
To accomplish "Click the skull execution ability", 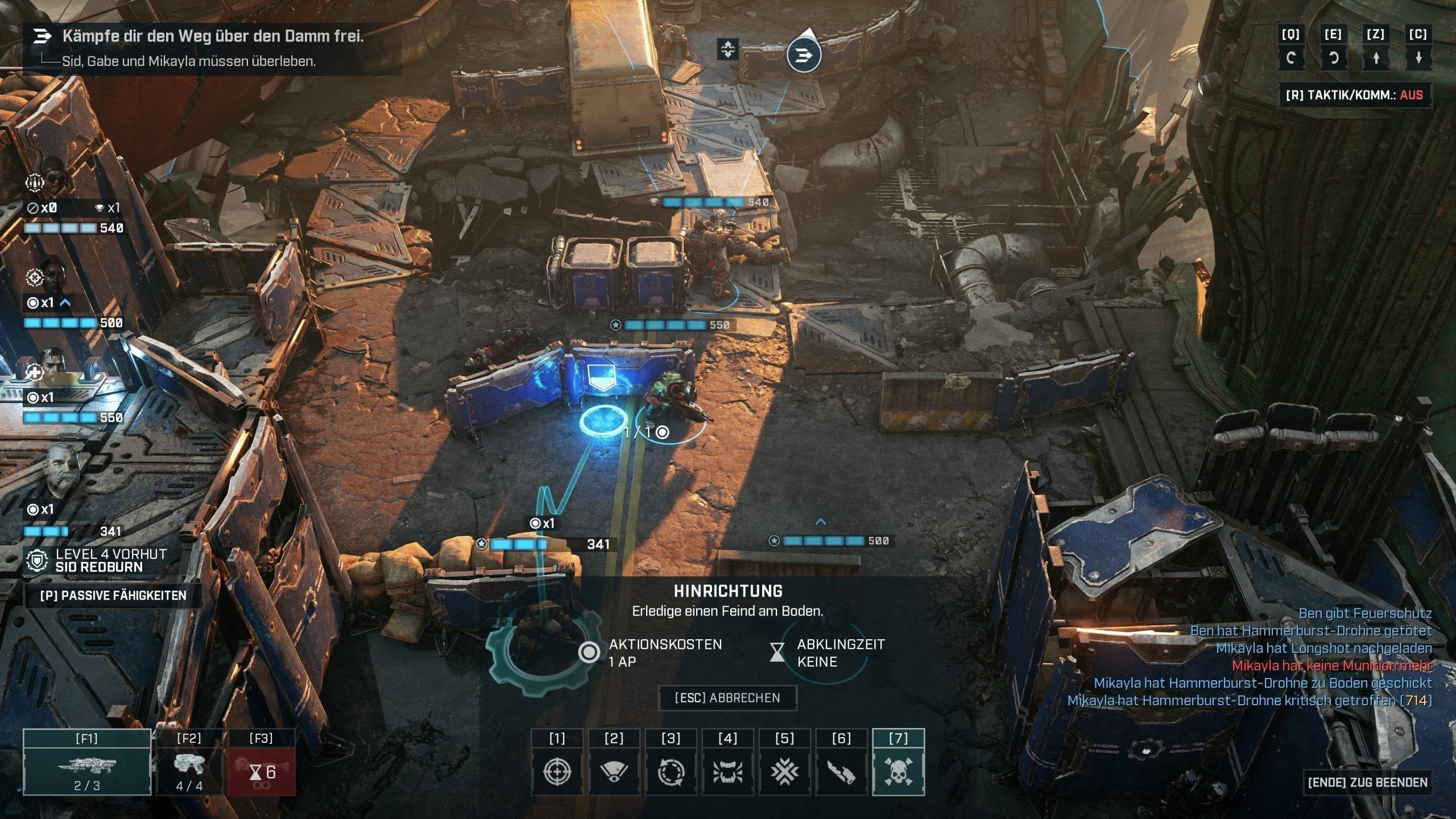I will pyautogui.click(x=899, y=771).
